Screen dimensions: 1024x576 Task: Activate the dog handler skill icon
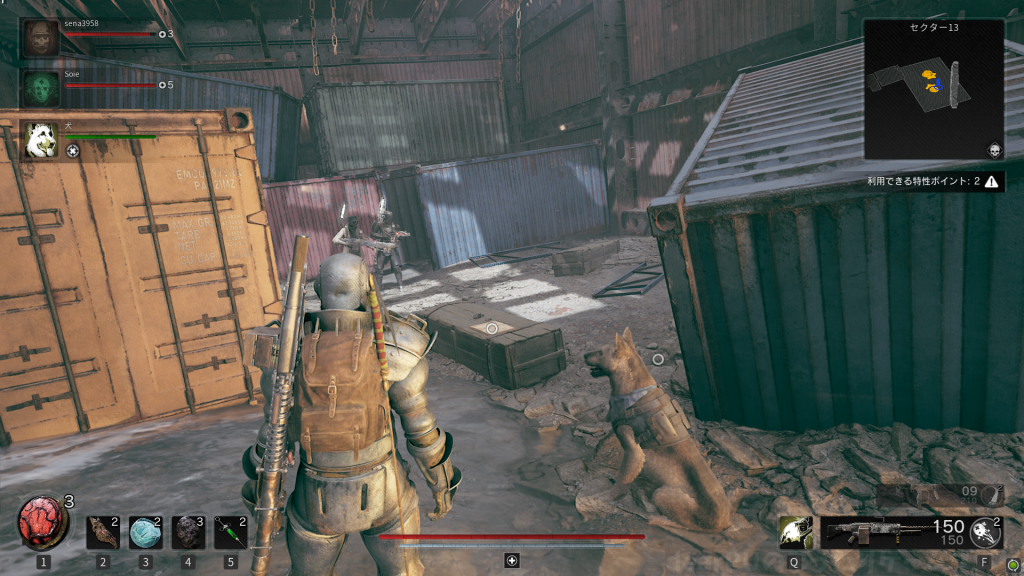(795, 532)
